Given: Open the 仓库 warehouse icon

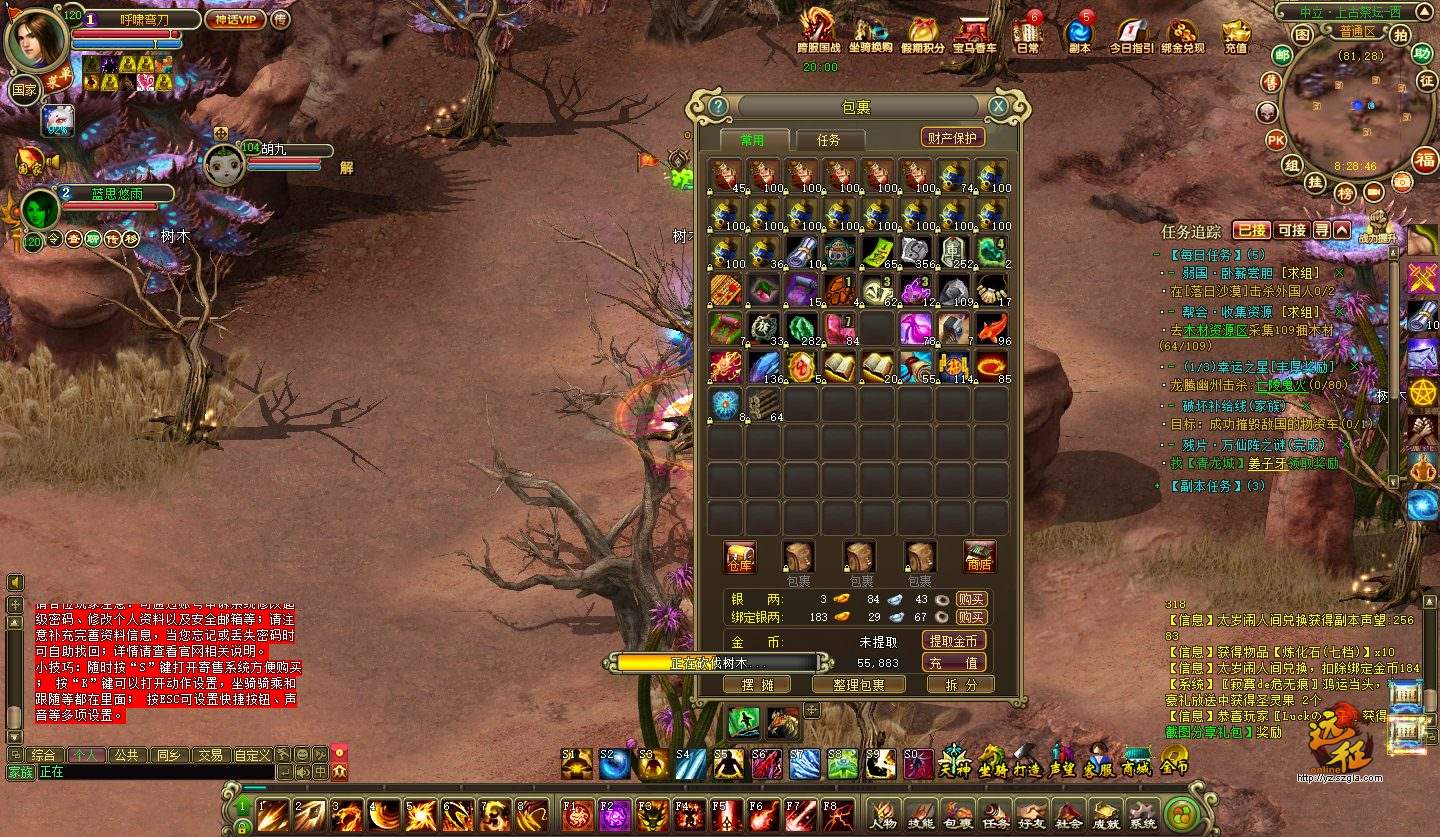Looking at the screenshot, I should point(740,557).
